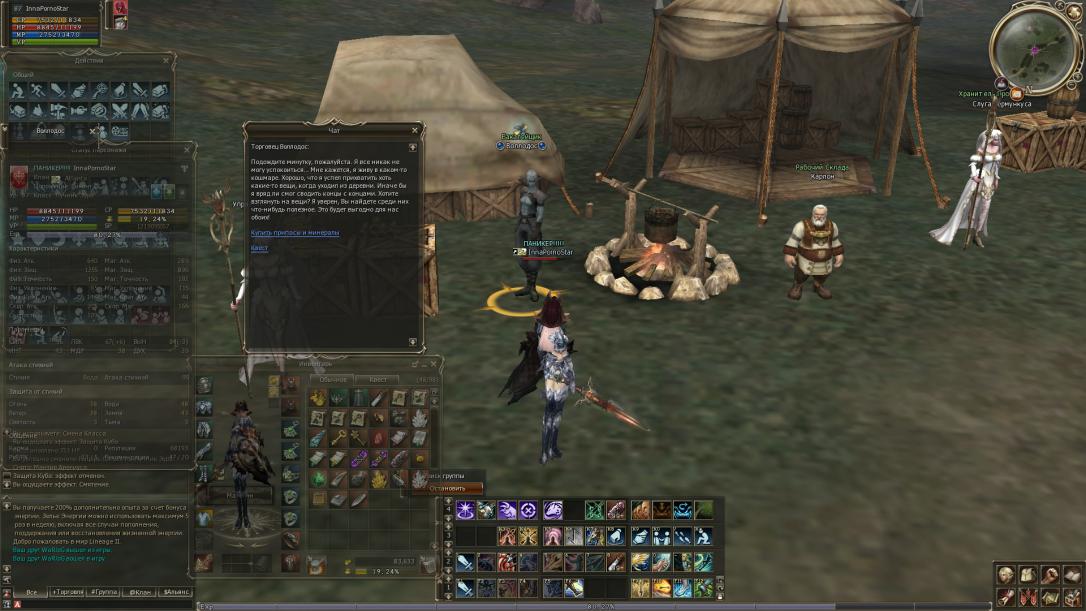This screenshot has width=1086, height=611.
Task: Activate the purple starburst skill on hotbar
Action: tap(466, 510)
